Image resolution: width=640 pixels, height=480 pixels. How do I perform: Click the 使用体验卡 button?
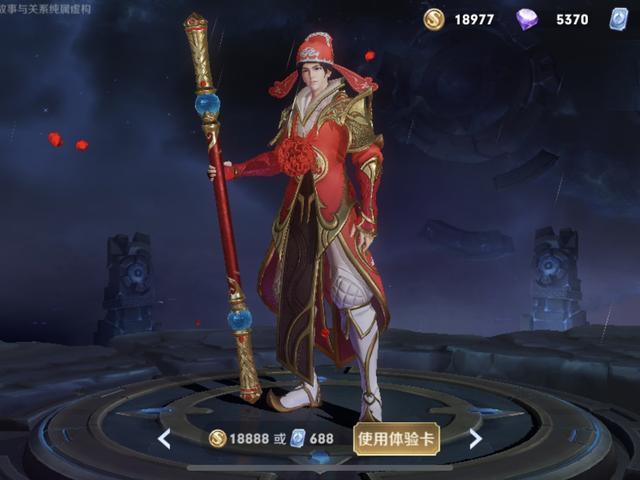pyautogui.click(x=396, y=439)
